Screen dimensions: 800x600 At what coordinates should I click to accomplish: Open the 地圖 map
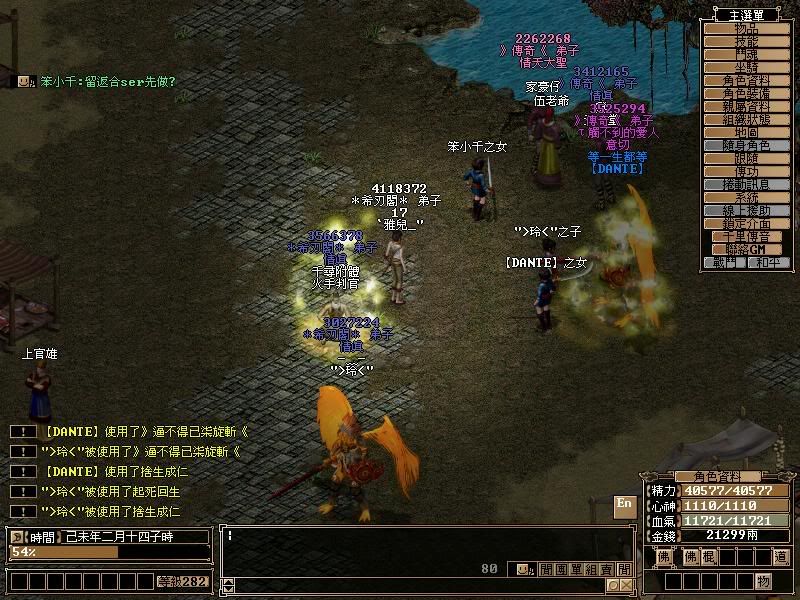(747, 132)
